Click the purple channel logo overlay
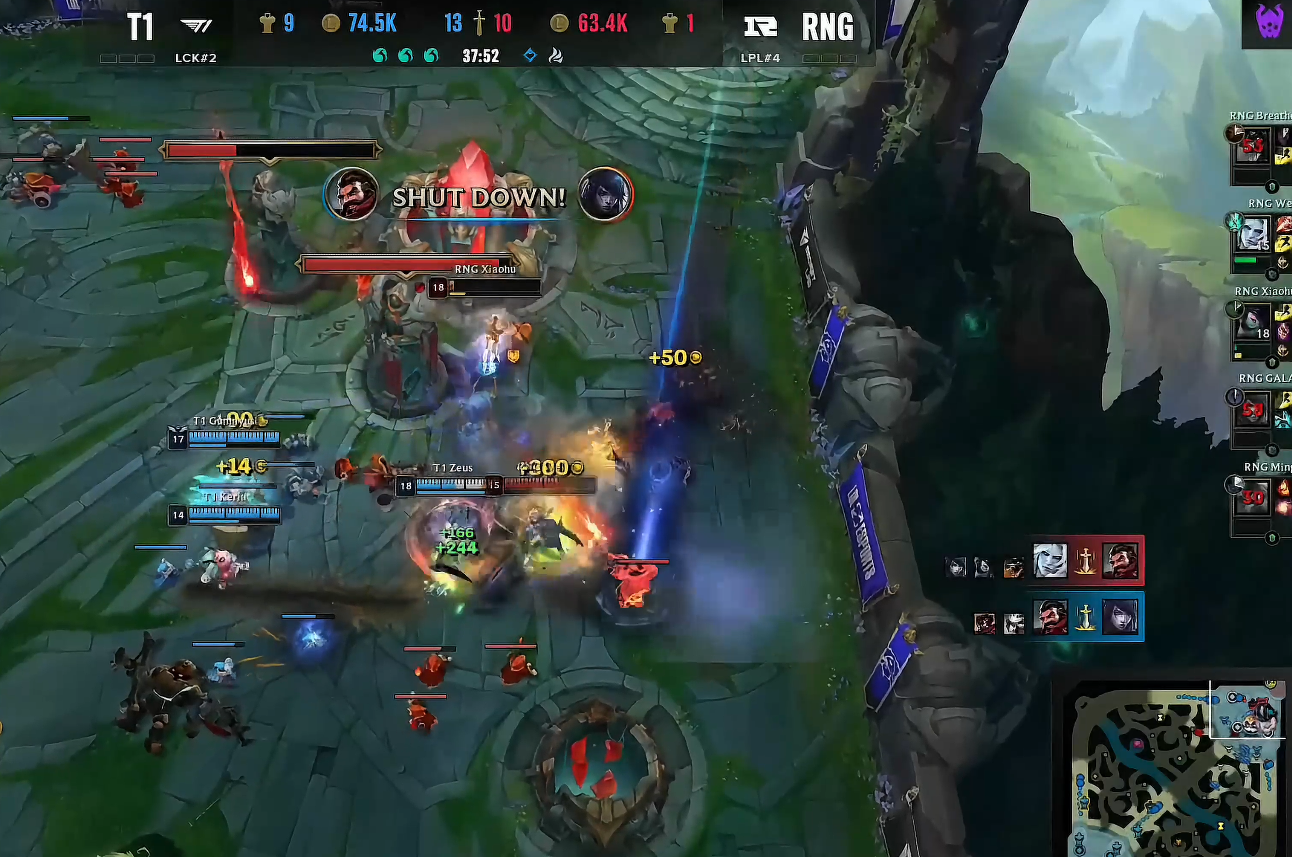Screen dimensions: 1292x857 (x=1266, y=24)
